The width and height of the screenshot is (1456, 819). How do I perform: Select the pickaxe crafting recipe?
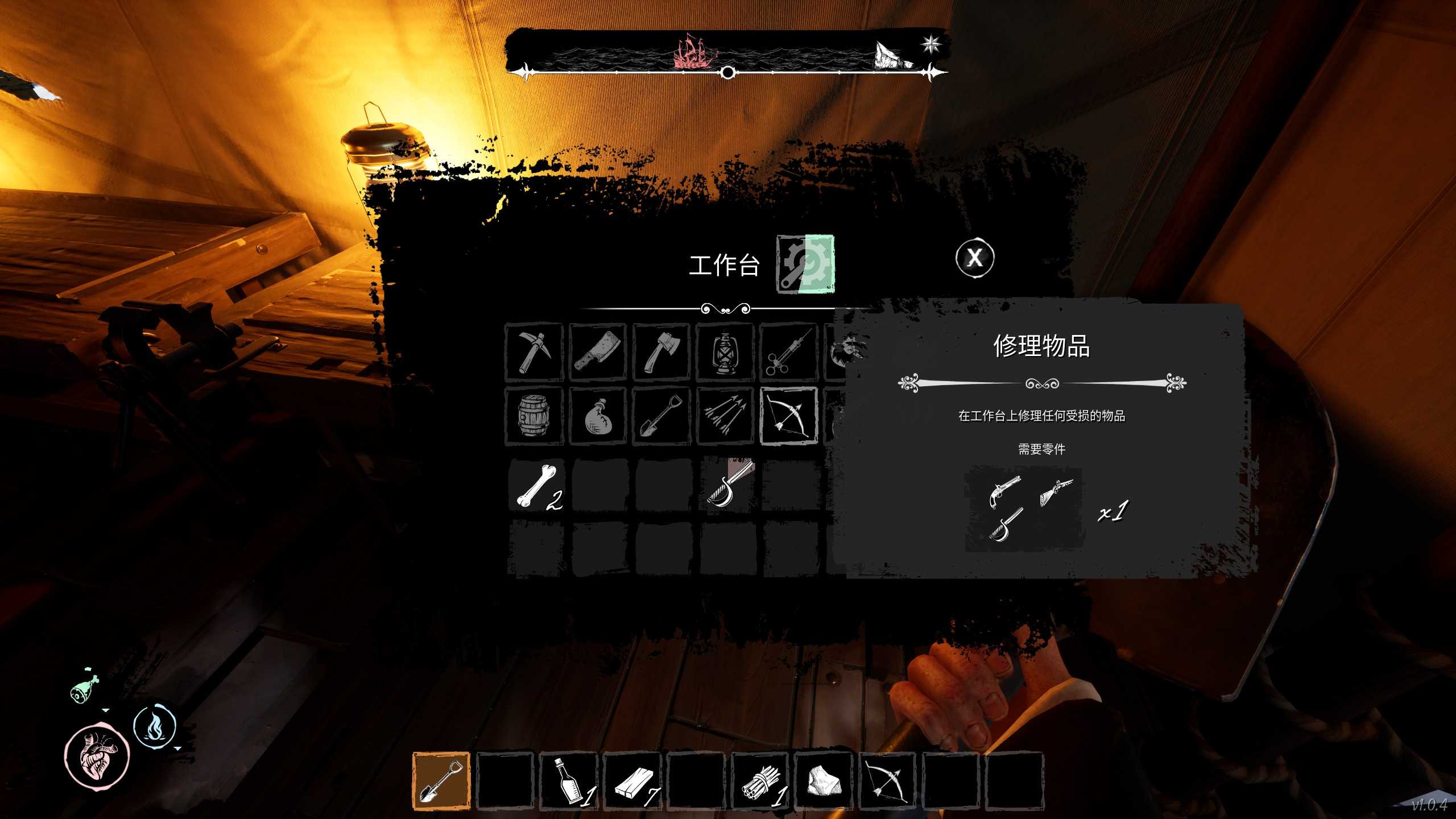coord(533,352)
